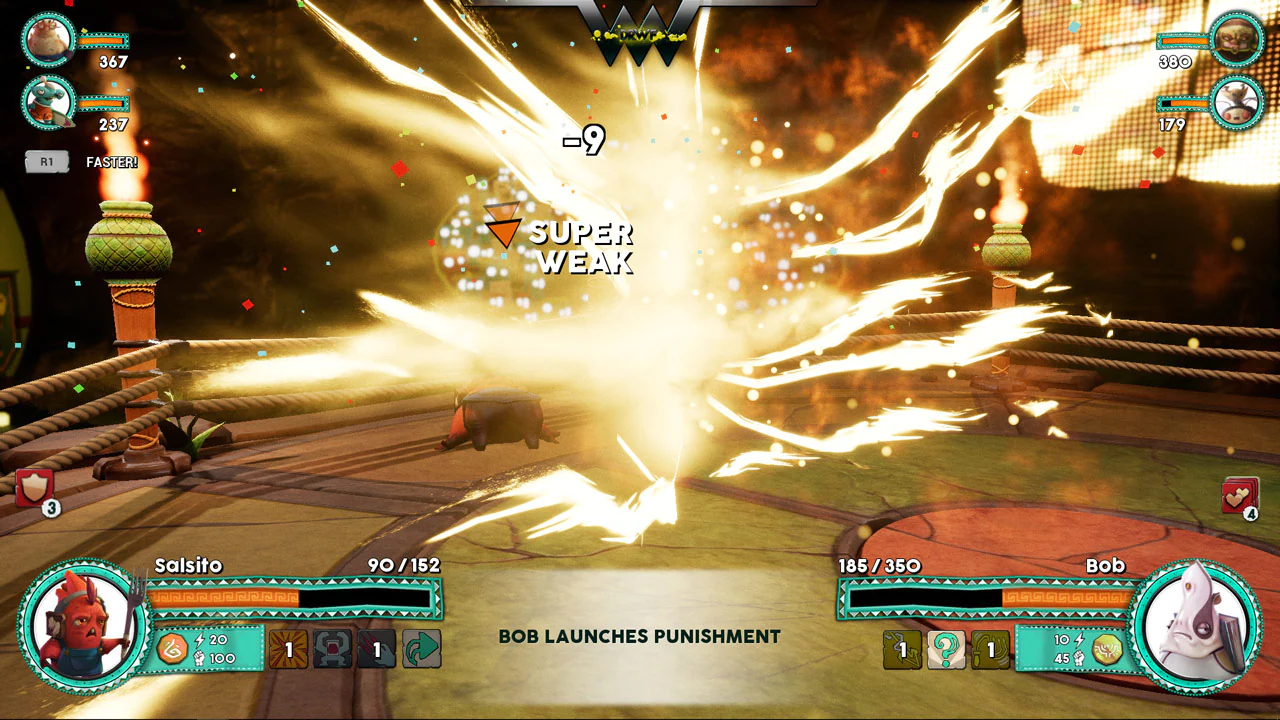
Task: Select Bob's arrow strike ability icon
Action: click(x=901, y=649)
